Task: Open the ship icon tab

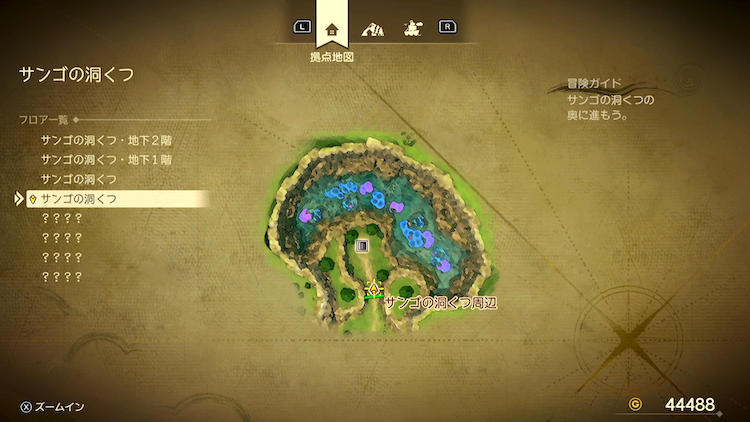Action: click(411, 29)
